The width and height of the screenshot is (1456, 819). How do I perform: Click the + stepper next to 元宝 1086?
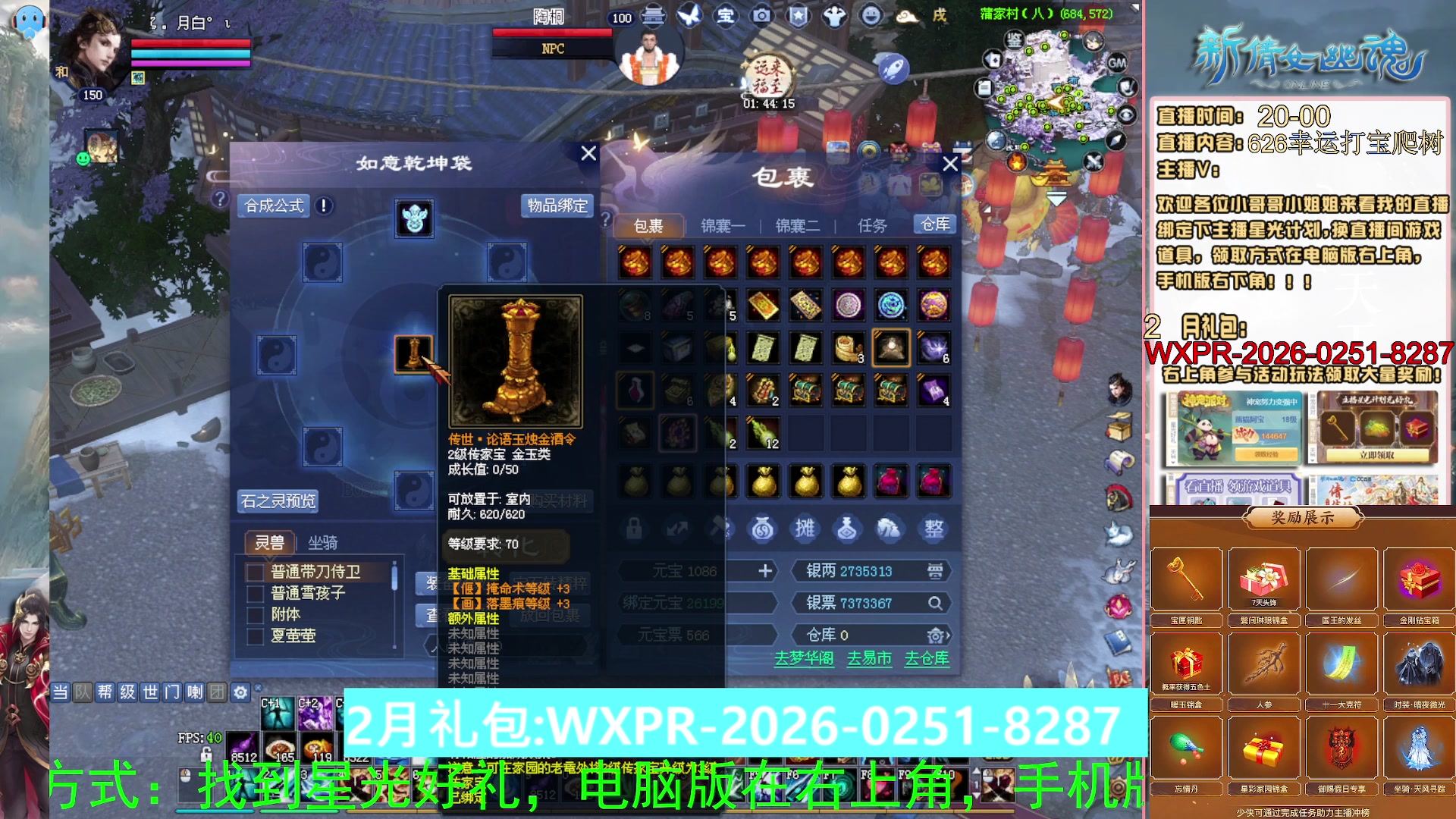pos(766,571)
